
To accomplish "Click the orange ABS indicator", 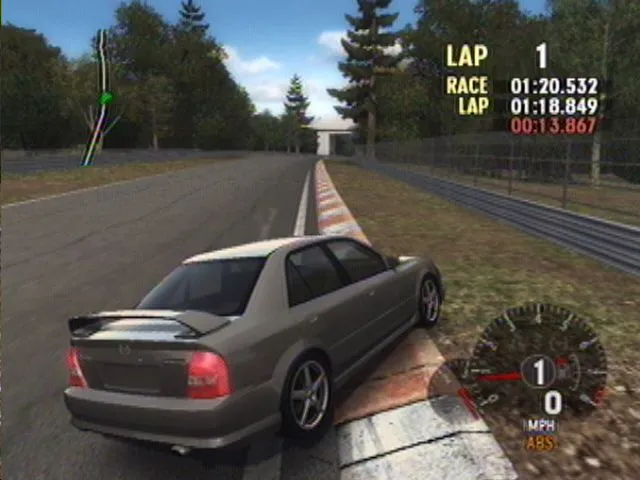I will [x=541, y=441].
